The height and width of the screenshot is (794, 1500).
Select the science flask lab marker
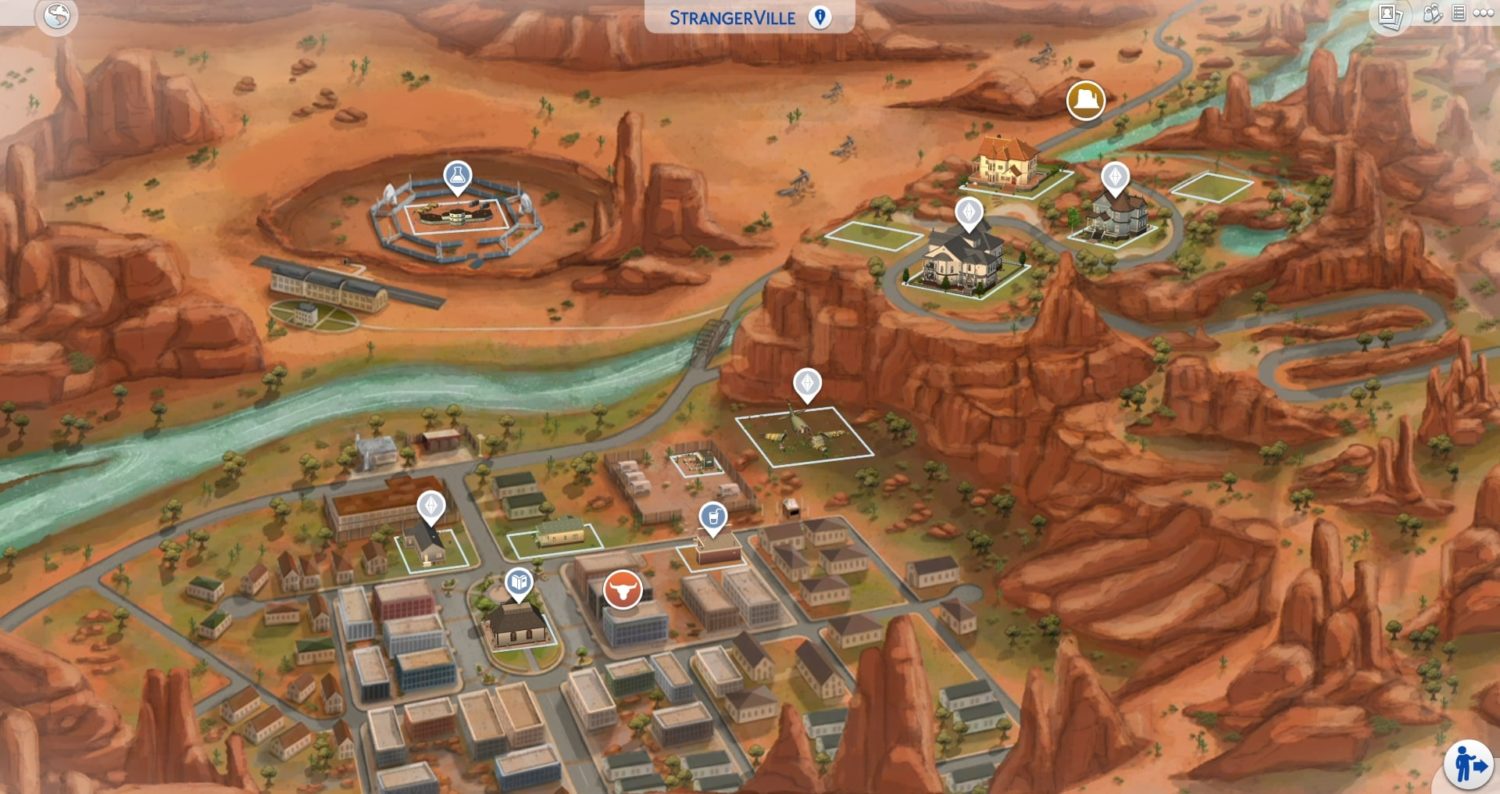pyautogui.click(x=458, y=177)
